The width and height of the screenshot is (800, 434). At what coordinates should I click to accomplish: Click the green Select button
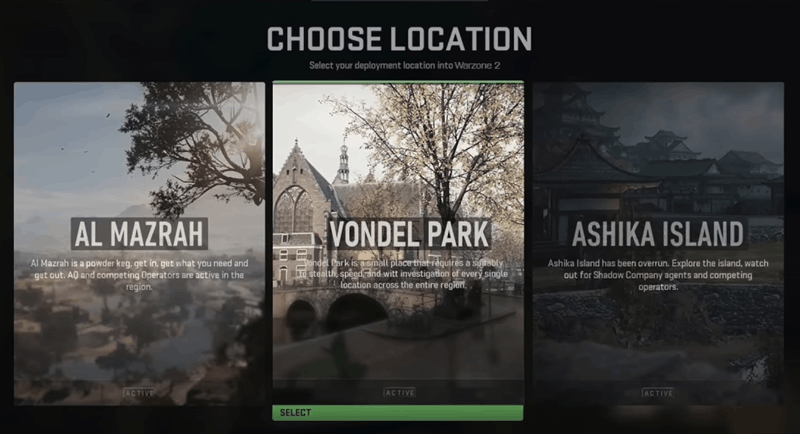point(398,413)
